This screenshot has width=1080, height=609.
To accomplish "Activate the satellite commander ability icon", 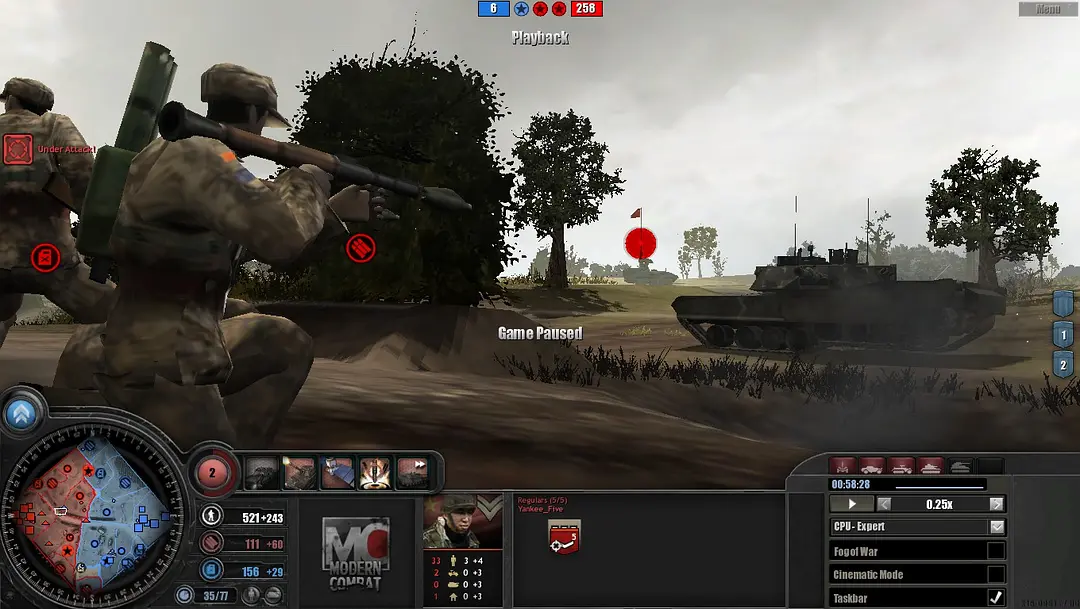I will 337,473.
